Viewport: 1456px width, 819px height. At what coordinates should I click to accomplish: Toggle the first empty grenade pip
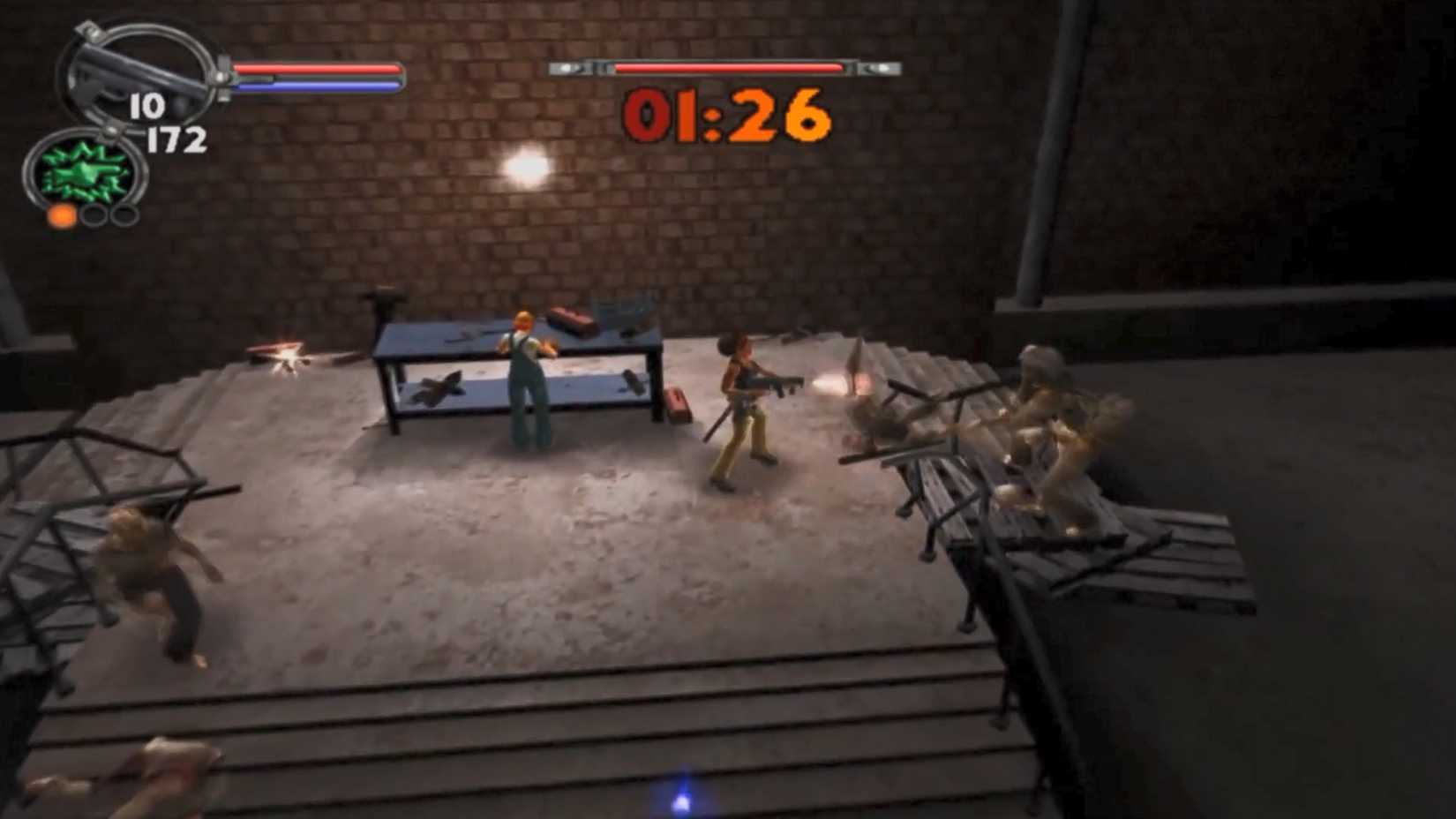[x=94, y=215]
